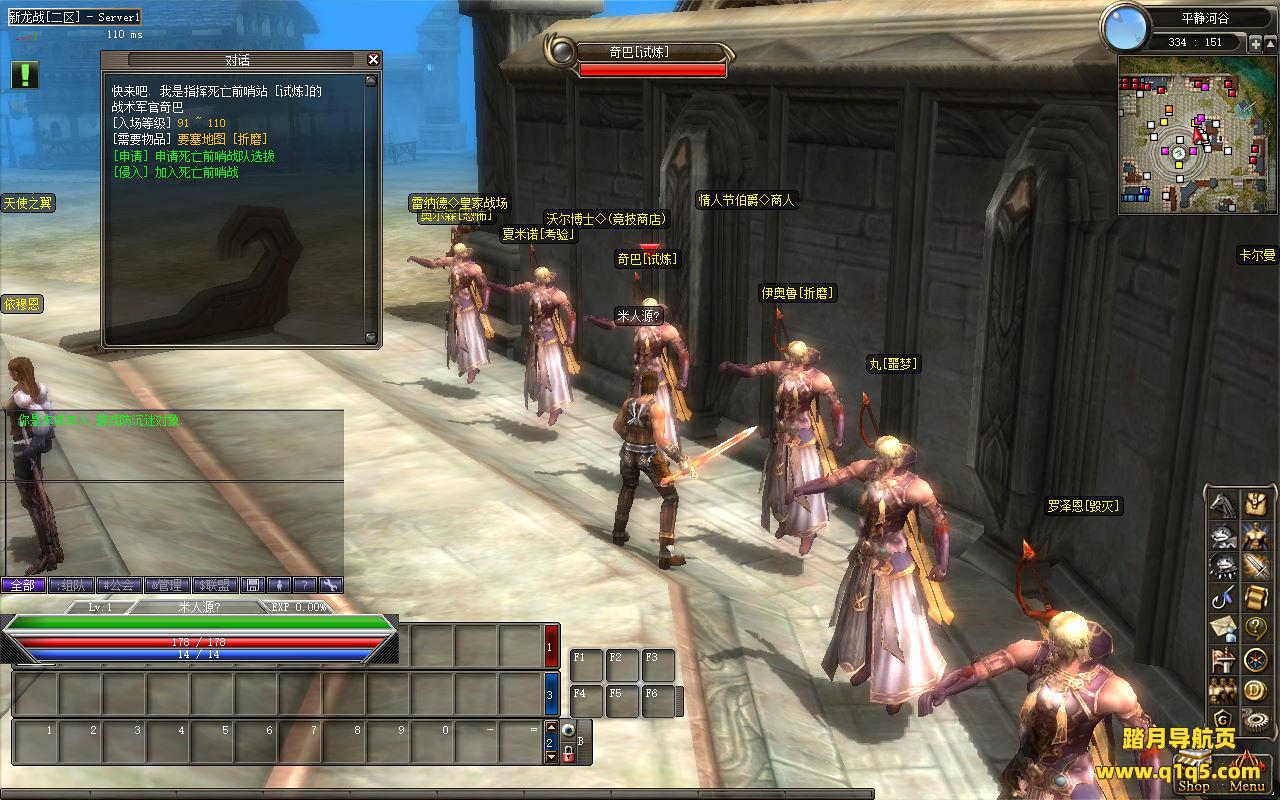Image resolution: width=1280 pixels, height=800 pixels.
Task: Click the floppy disk save chat button
Action: click(x=253, y=585)
